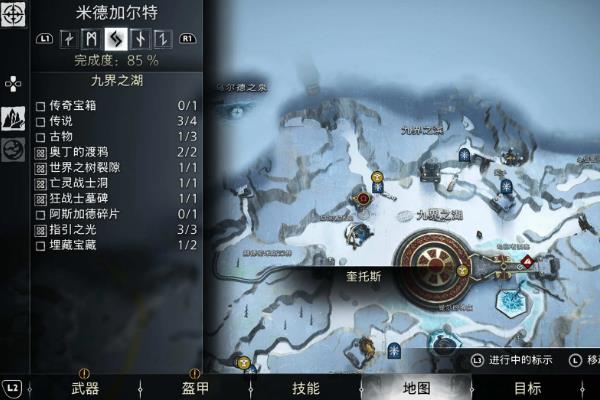Open the mountain region view icon

click(x=13, y=118)
